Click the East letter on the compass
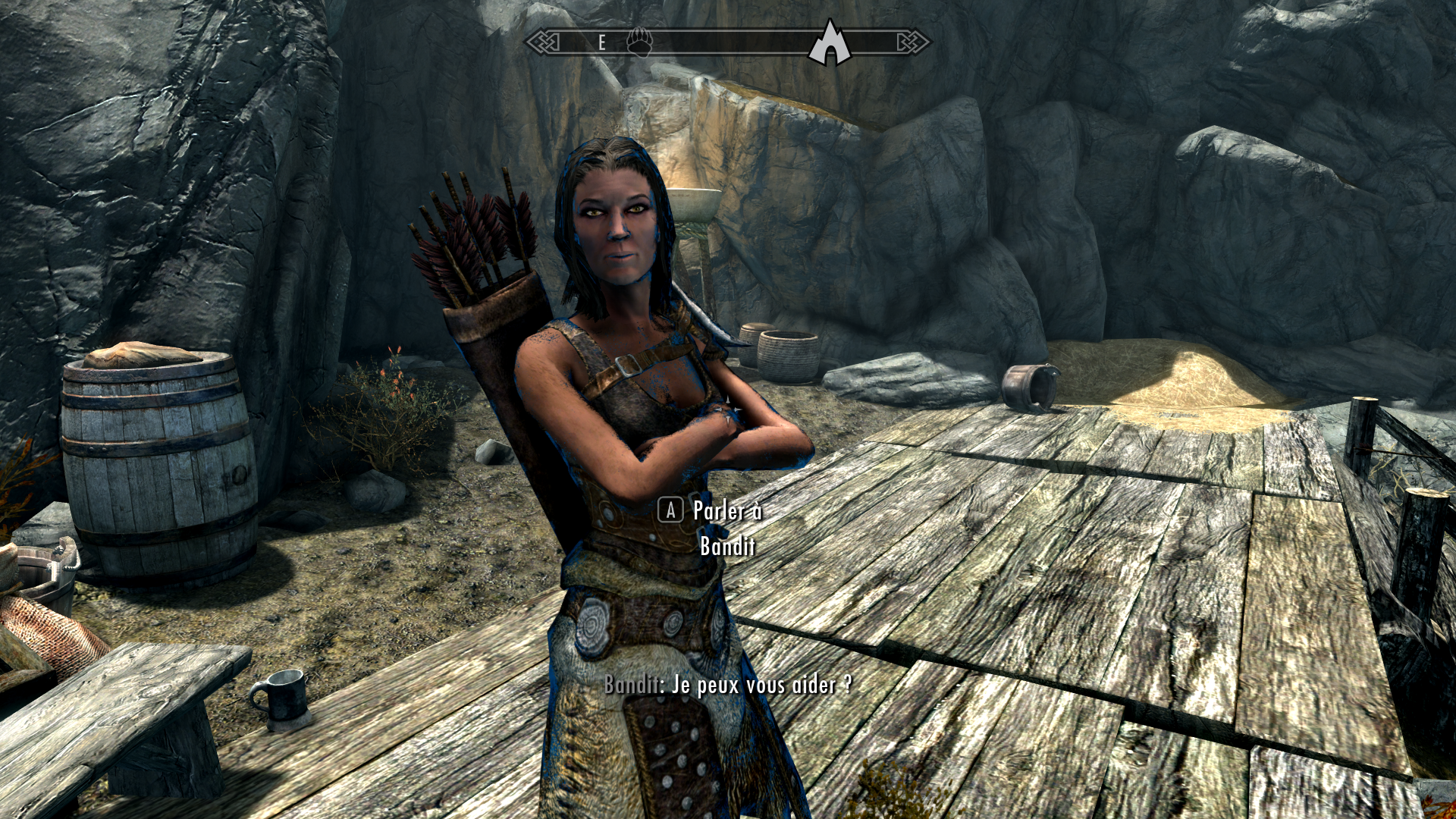 pyautogui.click(x=602, y=42)
